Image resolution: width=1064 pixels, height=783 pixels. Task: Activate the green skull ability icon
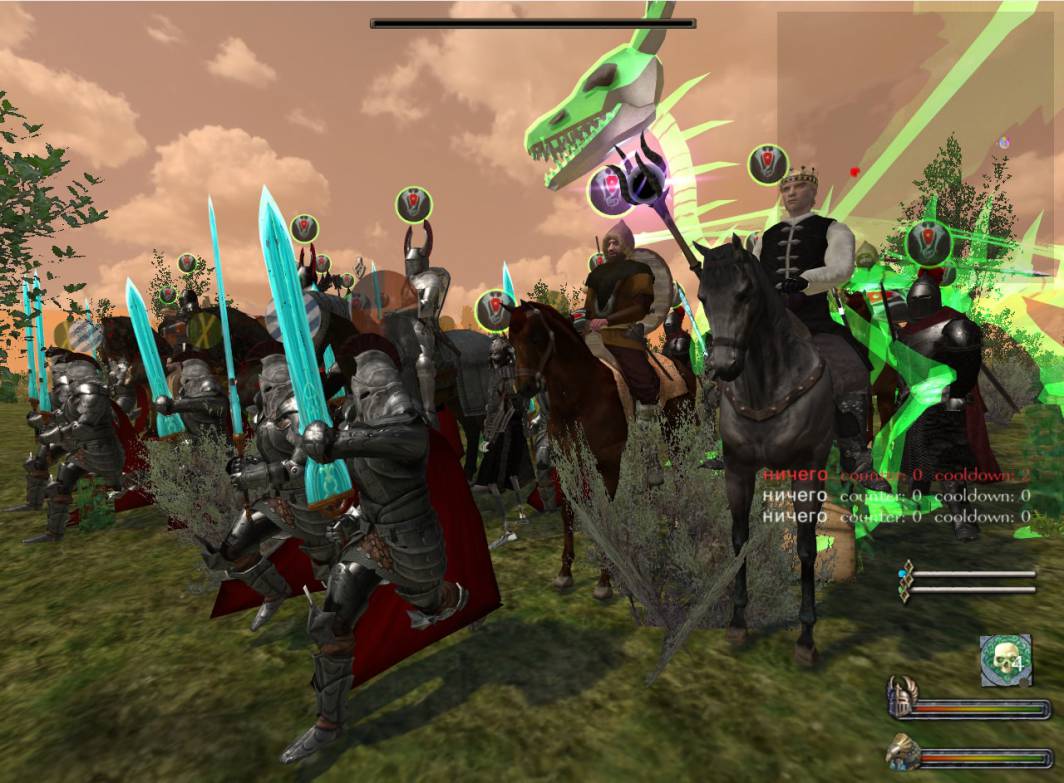tap(1005, 660)
